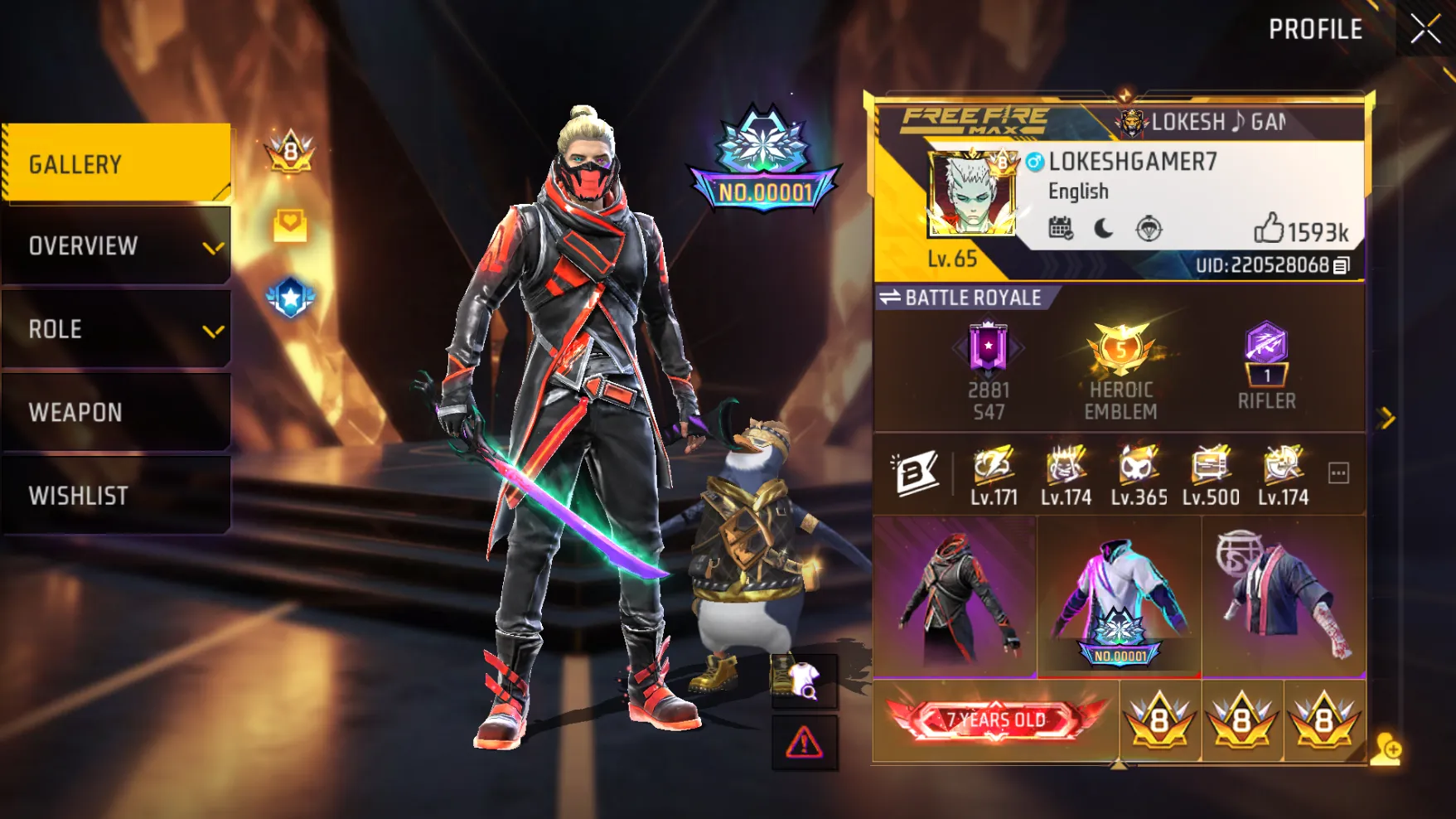This screenshot has width=1456, height=819.
Task: Select the Gallery tab
Action: click(x=117, y=163)
